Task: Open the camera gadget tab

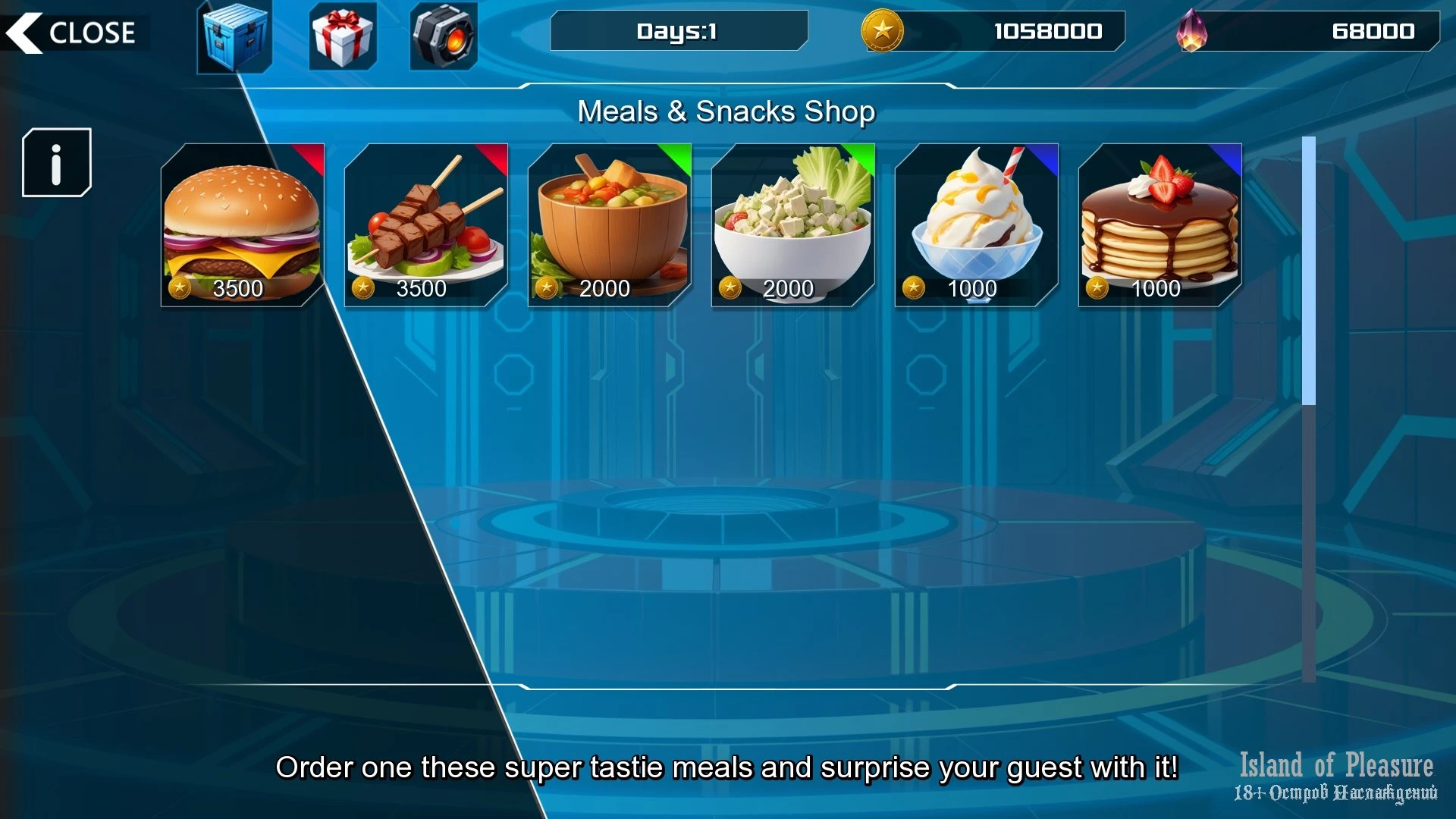Action: [x=444, y=36]
